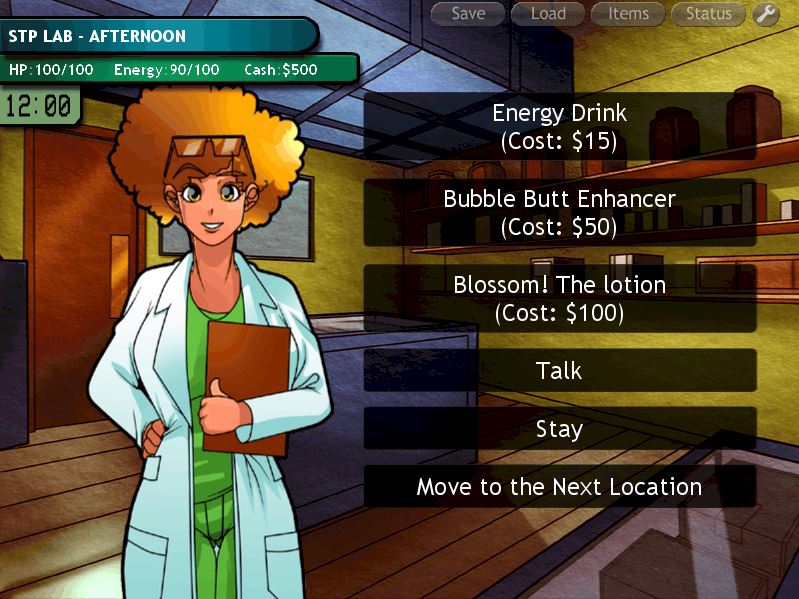Select Blossom! The lotion option

point(559,298)
